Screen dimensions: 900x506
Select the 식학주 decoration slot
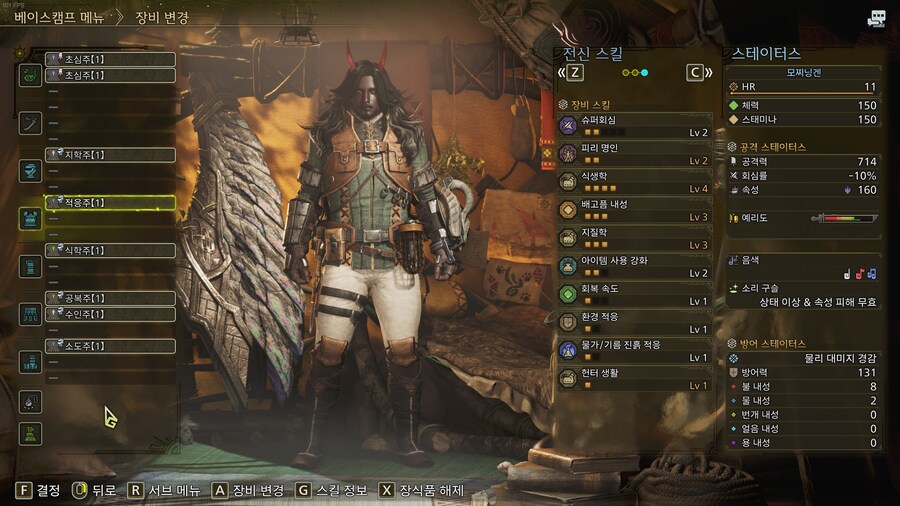point(110,250)
